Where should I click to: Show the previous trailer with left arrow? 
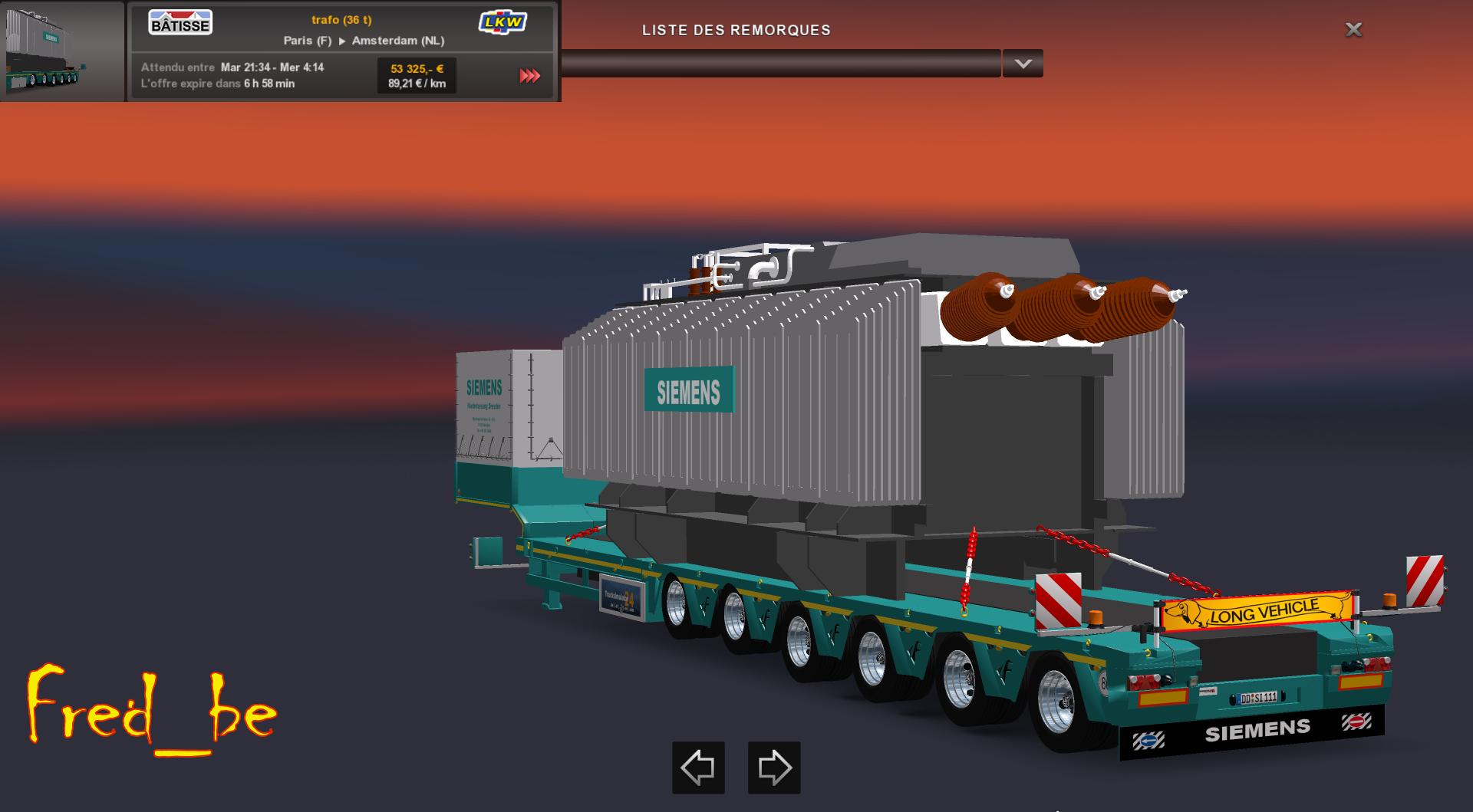pos(698,767)
